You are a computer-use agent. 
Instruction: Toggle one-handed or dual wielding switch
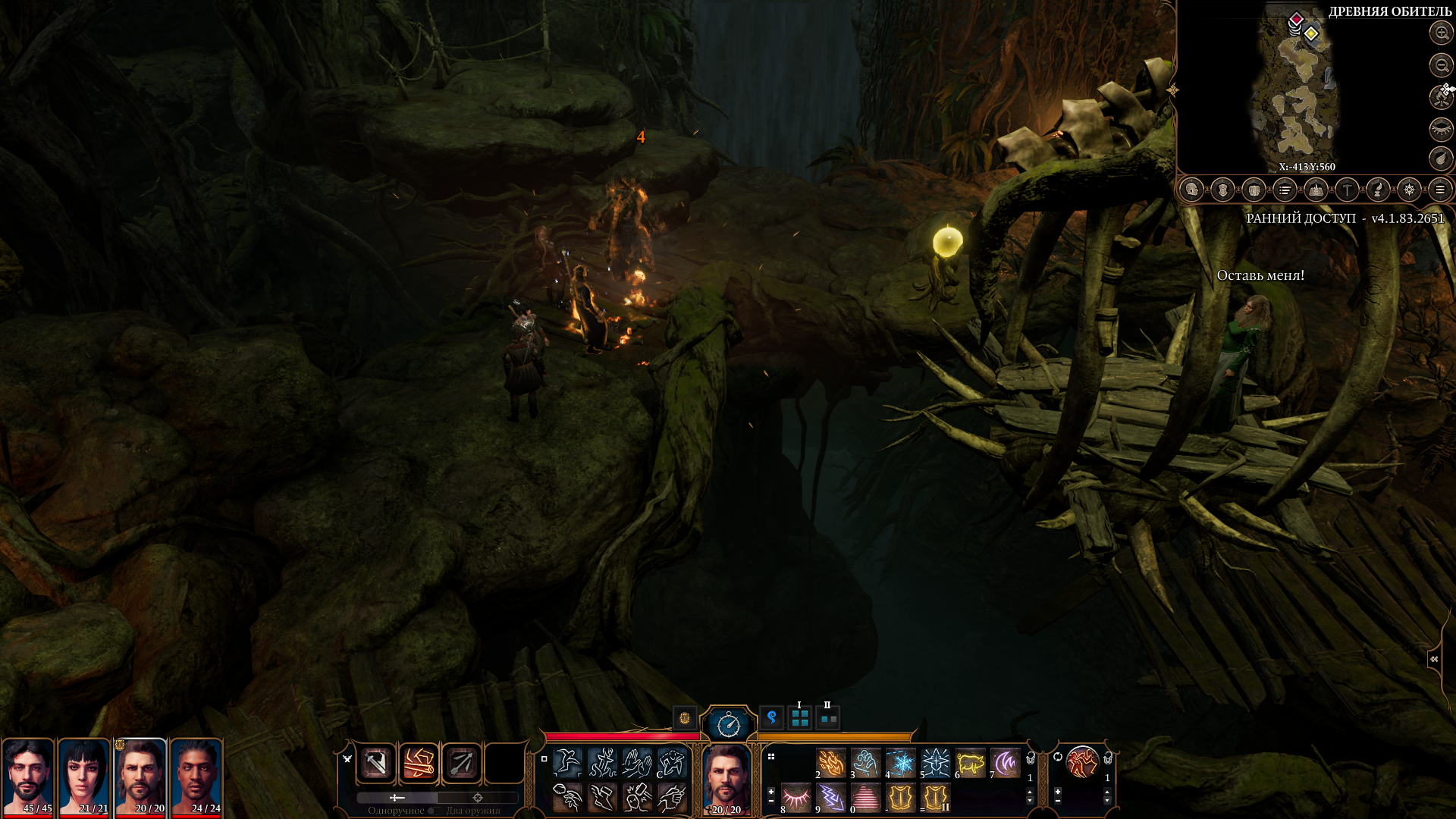tap(436, 798)
